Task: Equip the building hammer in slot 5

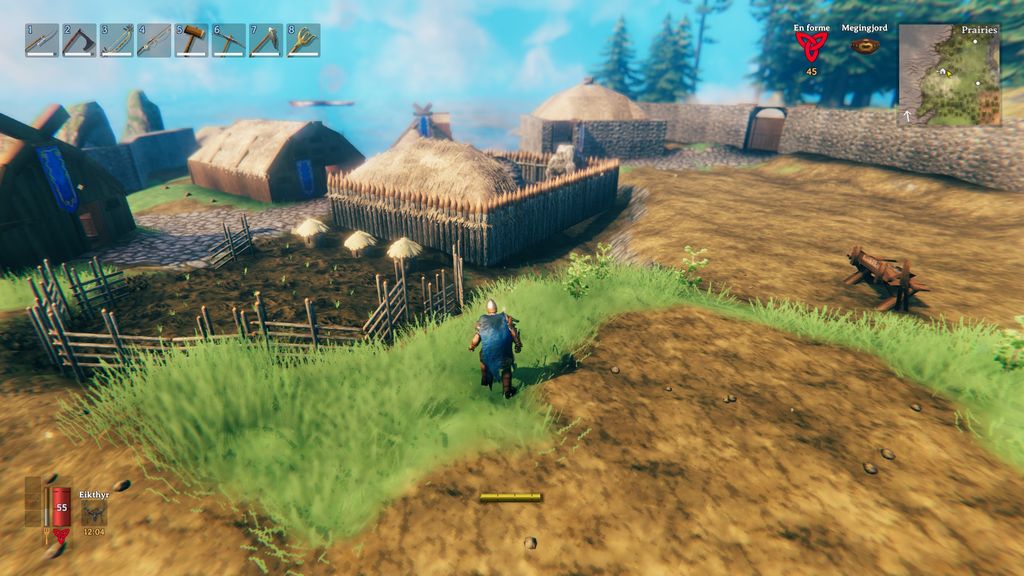Action: [191, 40]
